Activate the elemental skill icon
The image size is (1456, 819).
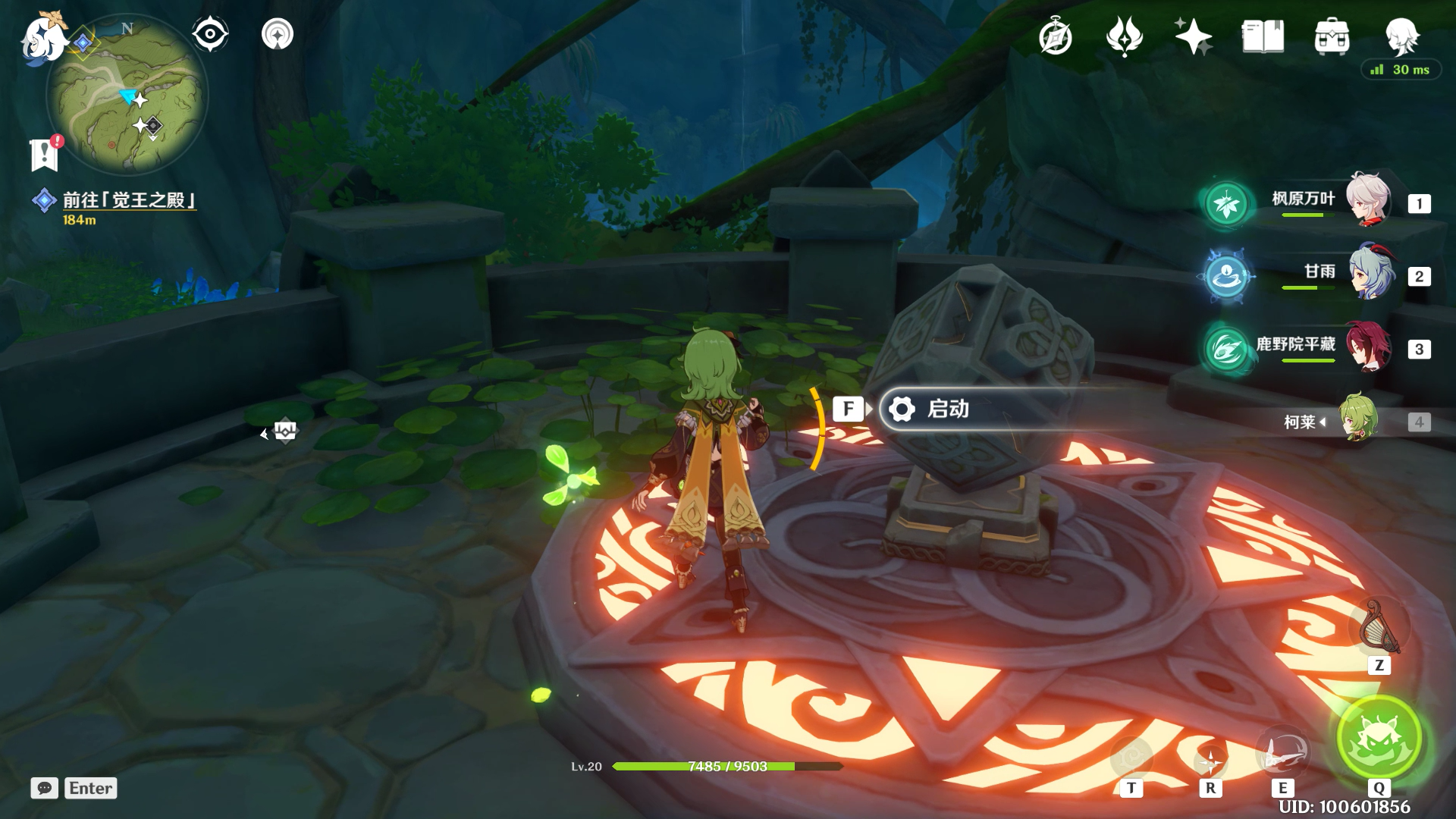(x=1282, y=753)
